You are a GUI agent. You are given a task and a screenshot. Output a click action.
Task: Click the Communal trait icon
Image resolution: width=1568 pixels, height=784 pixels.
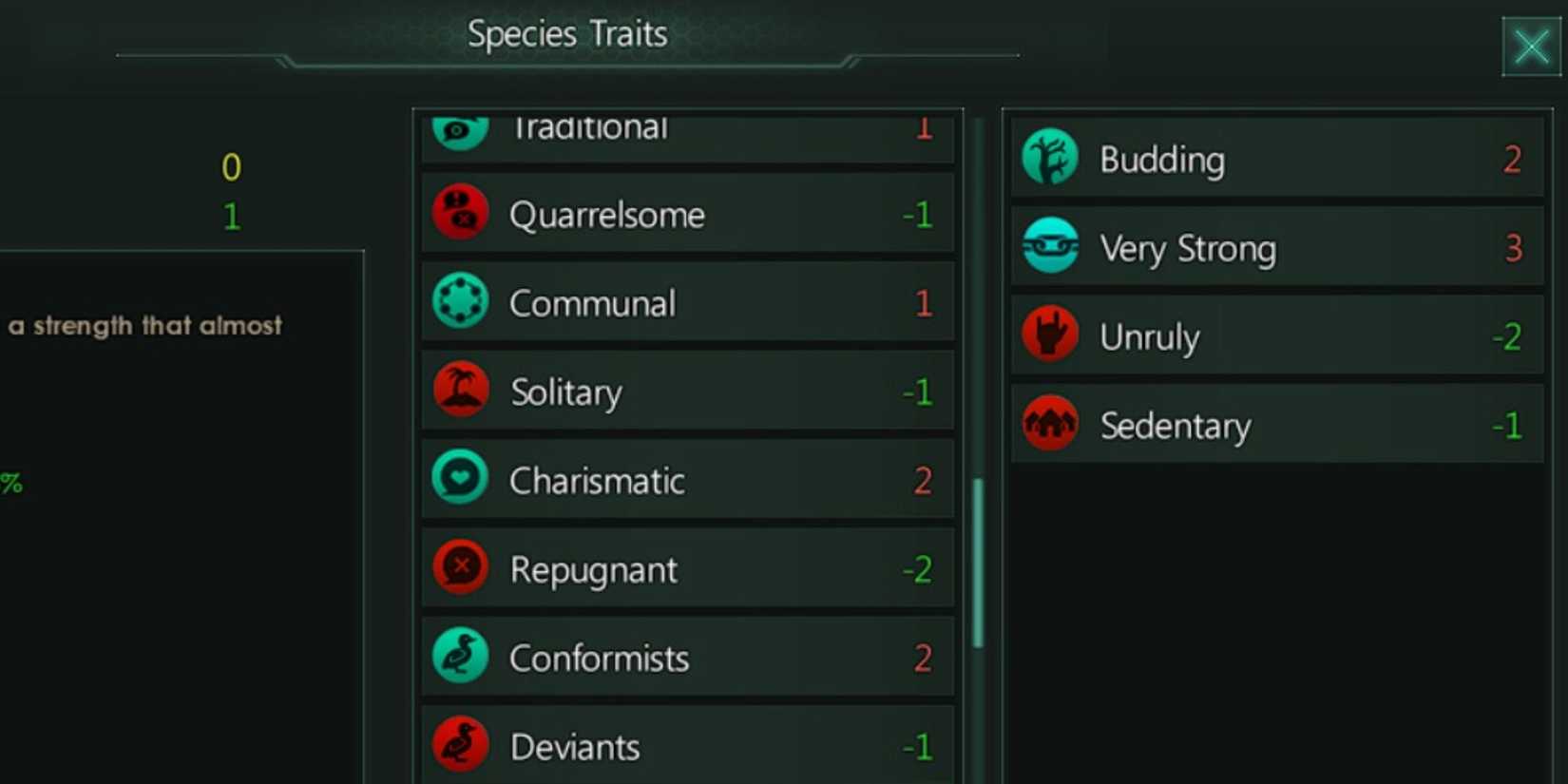(x=460, y=301)
